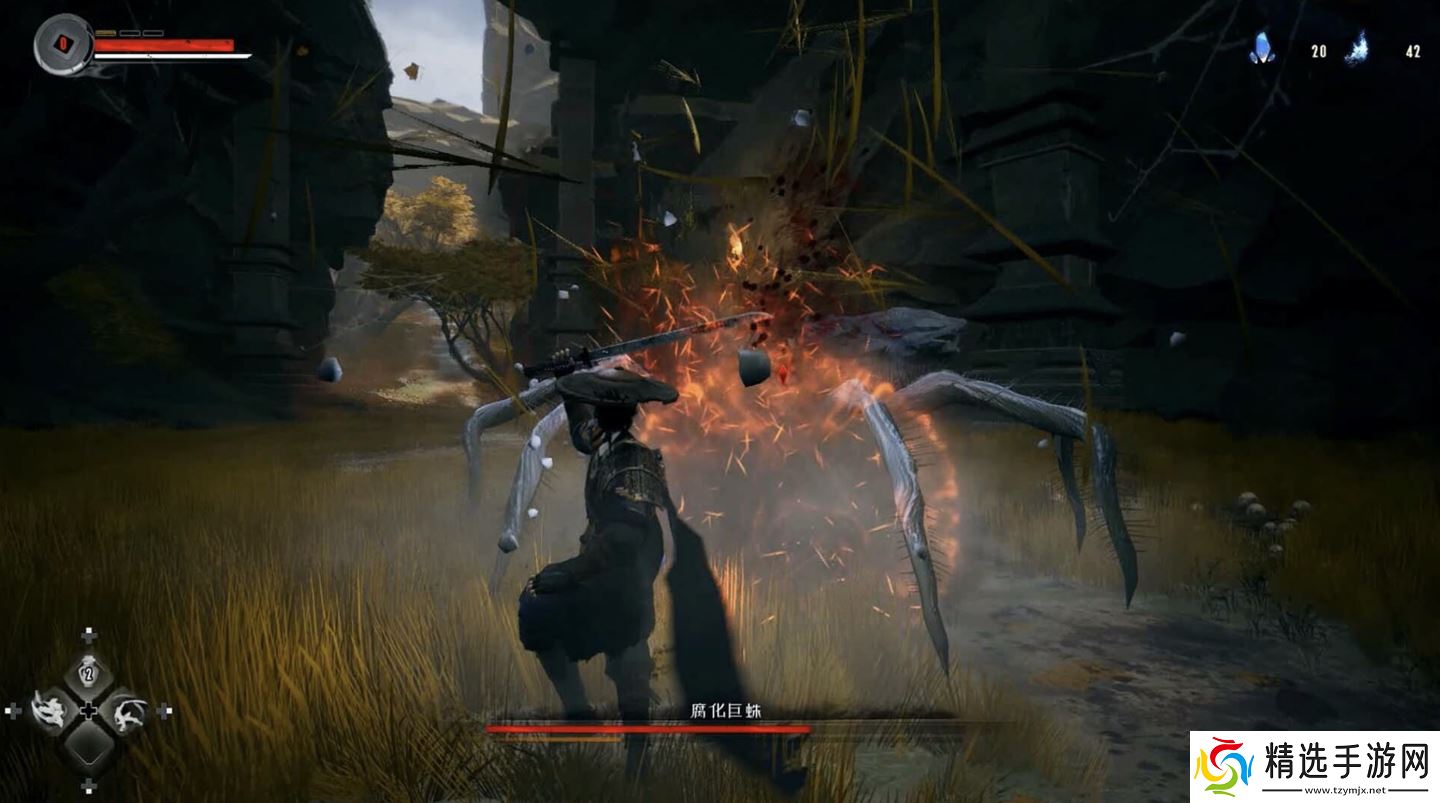
Task: Select the empty bottom quick slot
Action: (88, 745)
